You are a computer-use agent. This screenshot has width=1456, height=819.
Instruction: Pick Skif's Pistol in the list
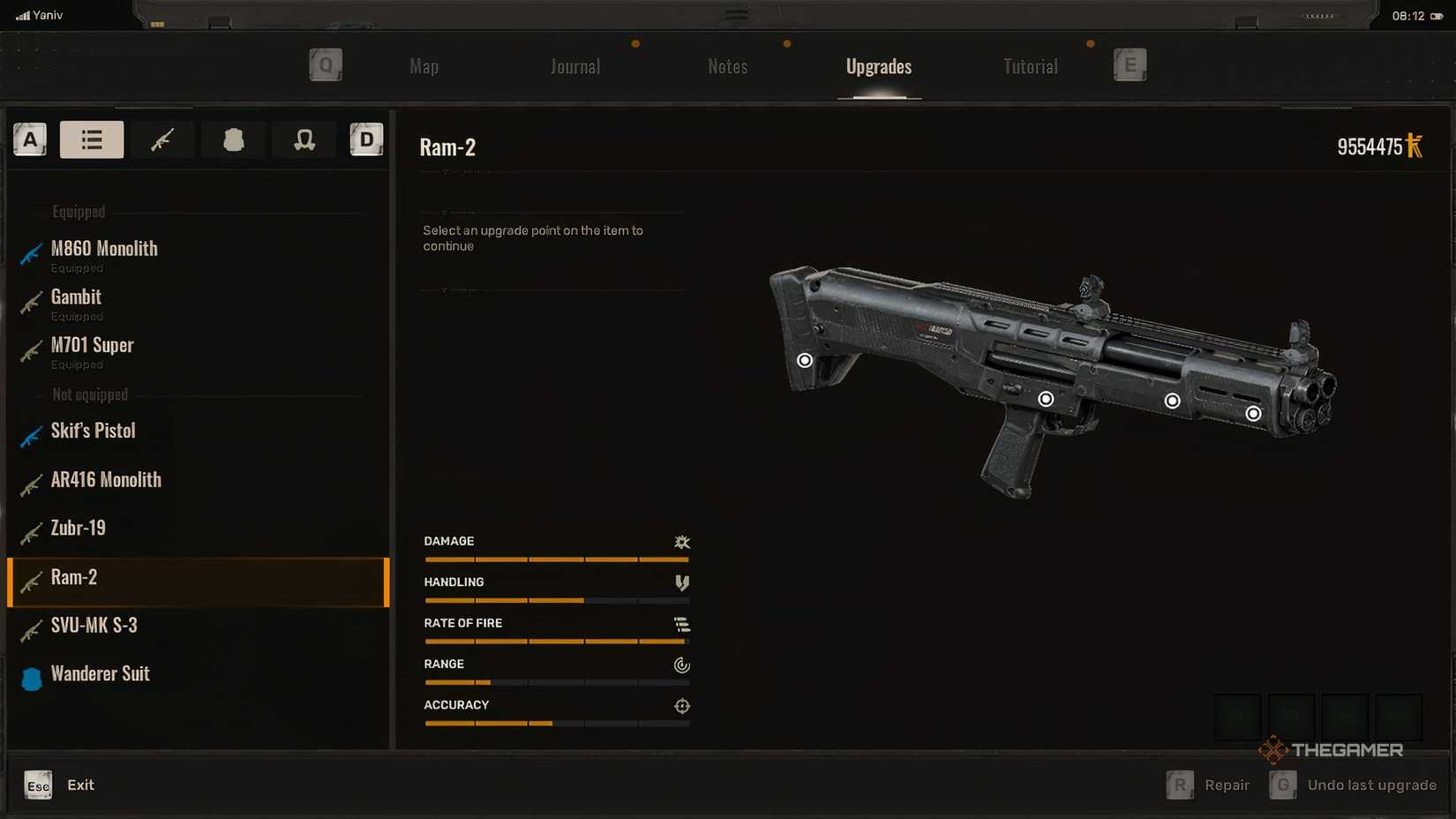click(x=93, y=432)
